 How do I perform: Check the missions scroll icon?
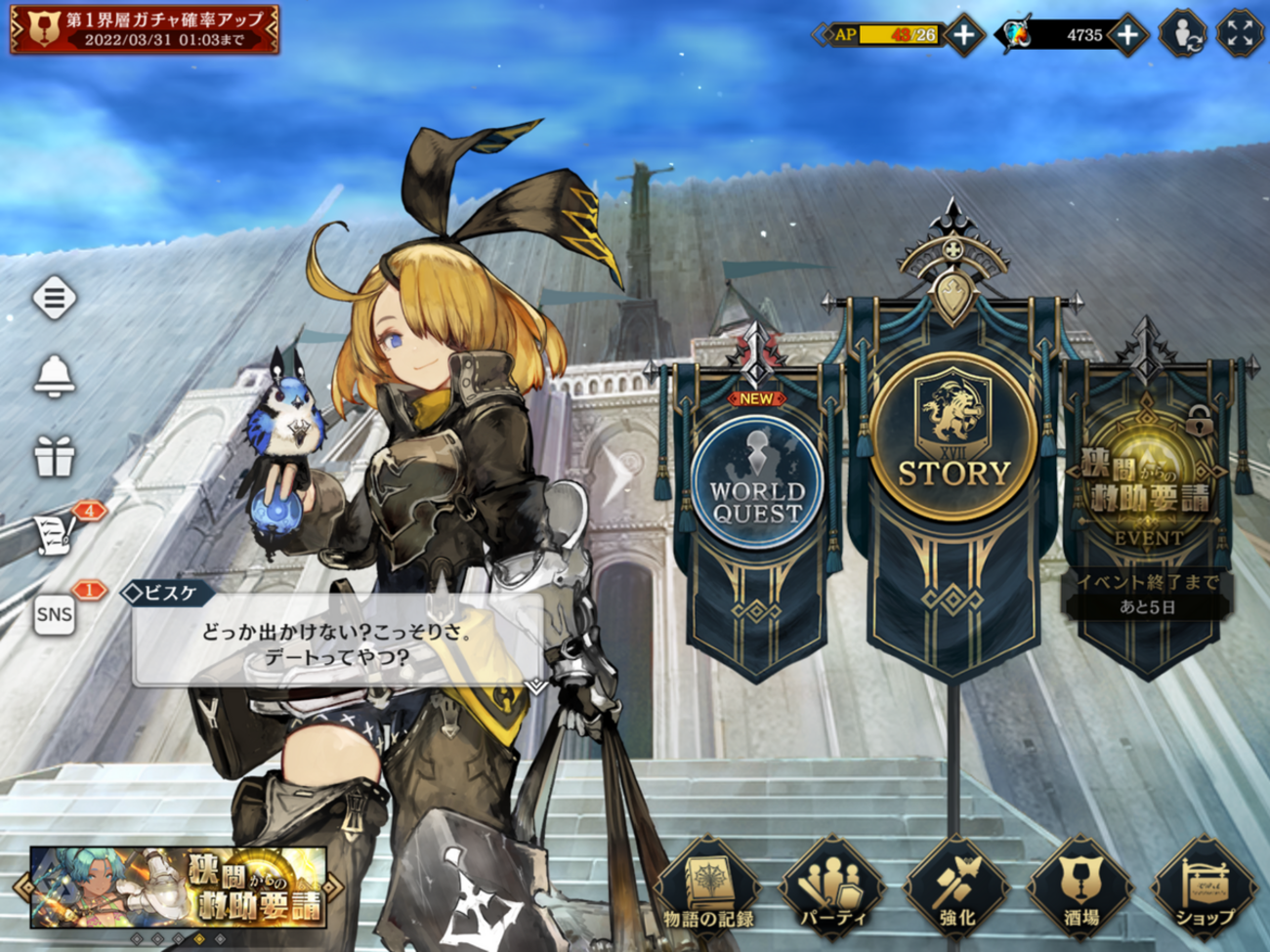[x=56, y=534]
